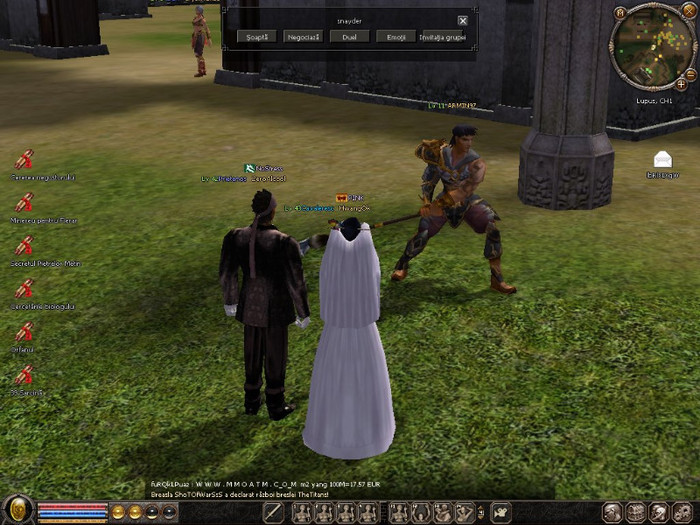
Task: Open the Cercetările biologului quest scroll
Action: pyautogui.click(x=24, y=290)
